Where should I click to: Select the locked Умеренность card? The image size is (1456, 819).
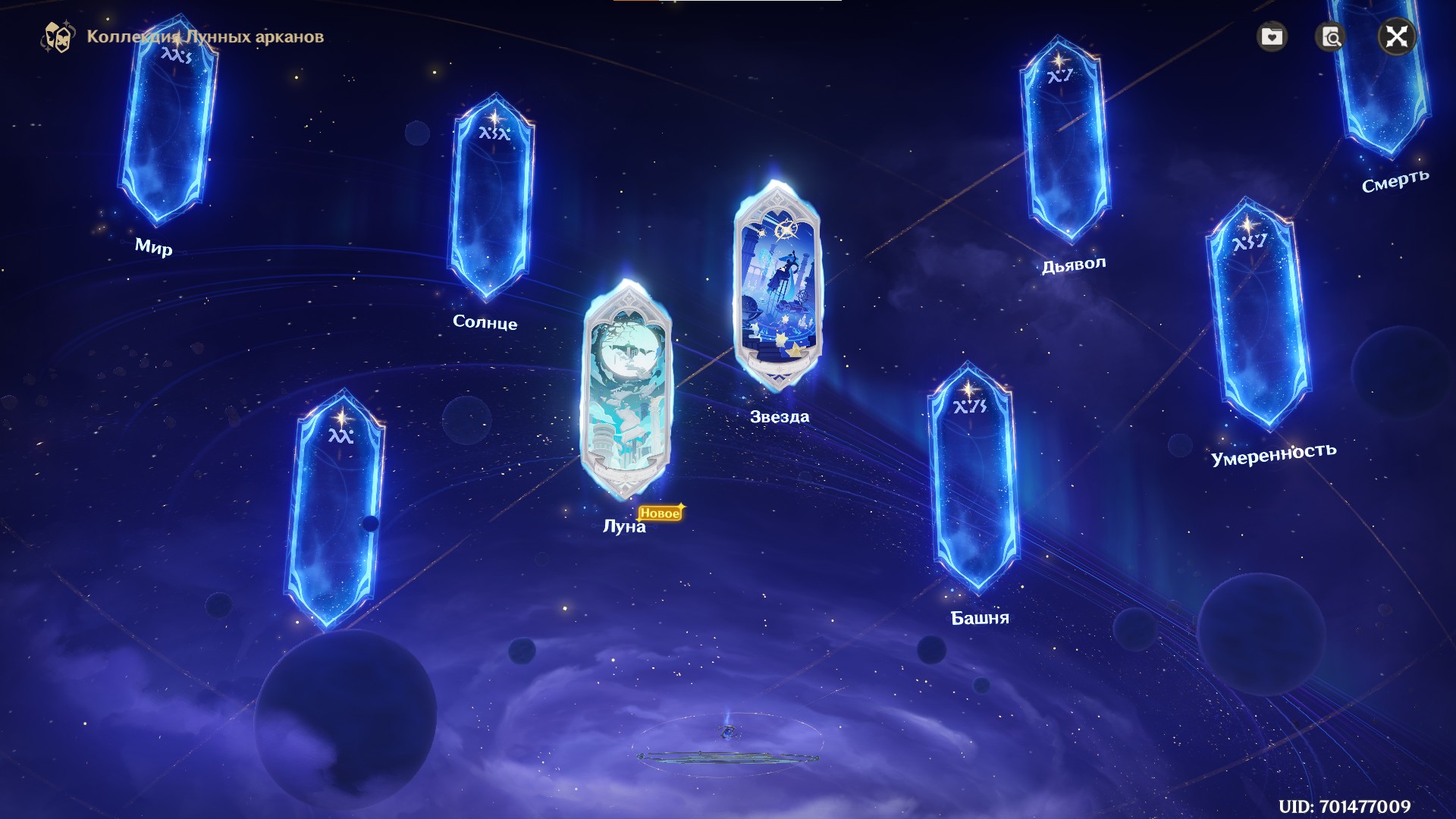[x=1260, y=315]
